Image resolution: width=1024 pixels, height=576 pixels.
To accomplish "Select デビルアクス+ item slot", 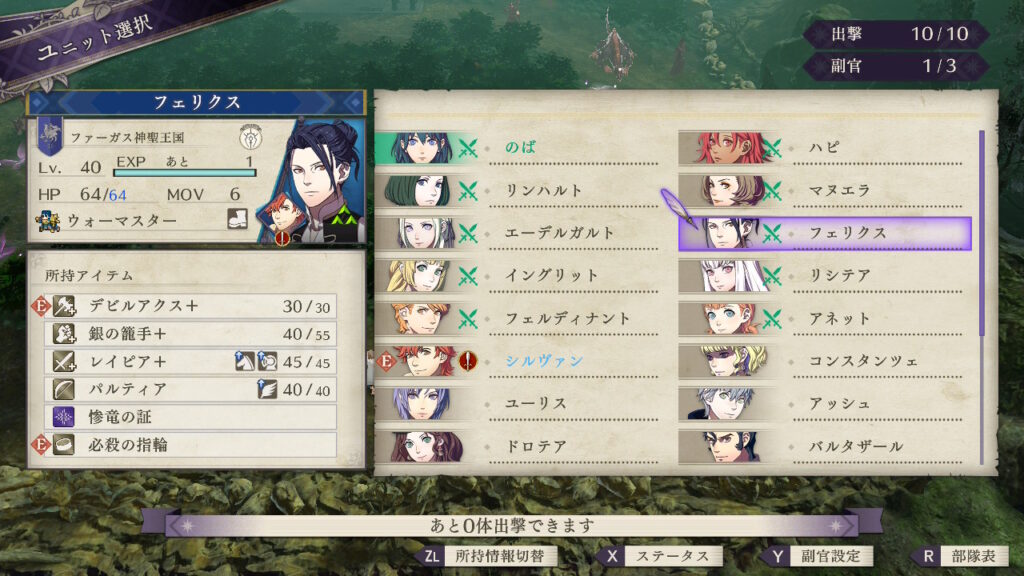I will pos(190,306).
